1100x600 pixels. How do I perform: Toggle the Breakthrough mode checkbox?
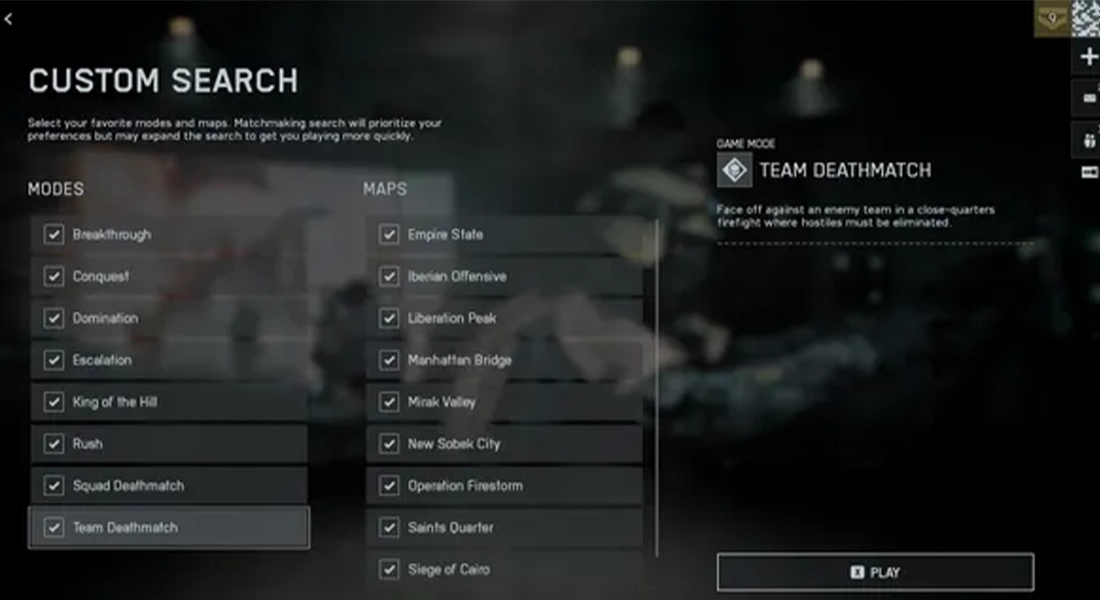(54, 235)
